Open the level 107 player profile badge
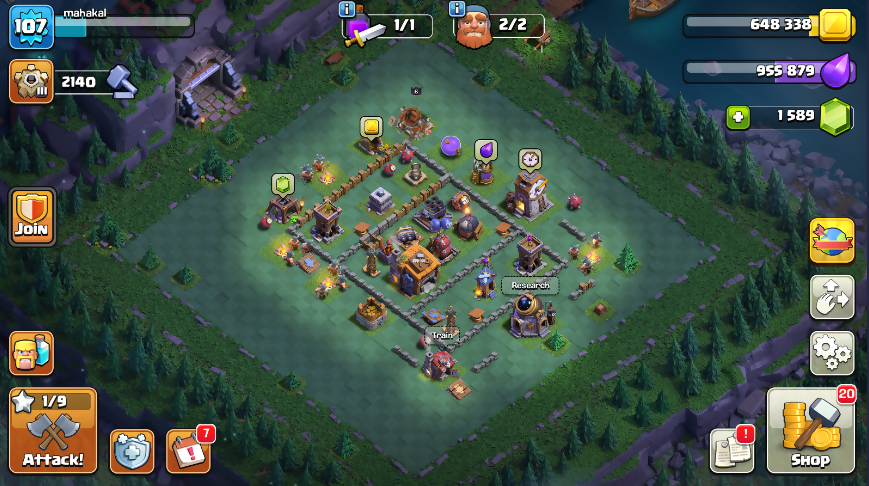The width and height of the screenshot is (869, 486). 31,27
